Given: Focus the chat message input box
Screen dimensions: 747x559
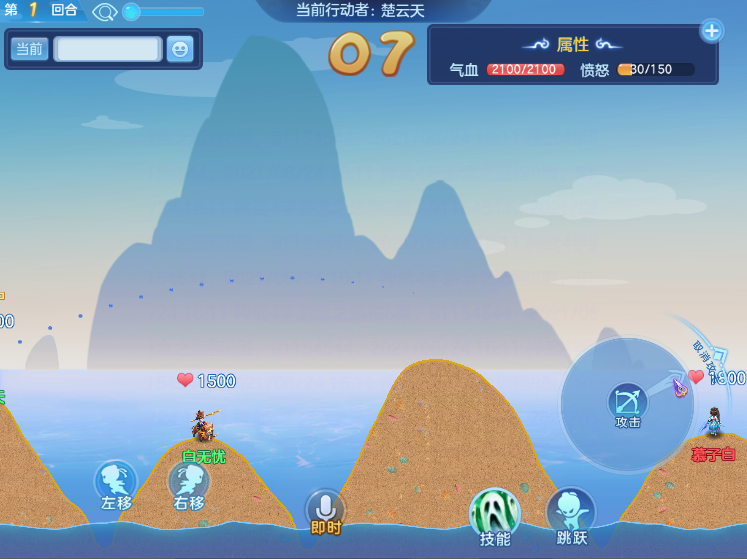Looking at the screenshot, I should tap(107, 49).
